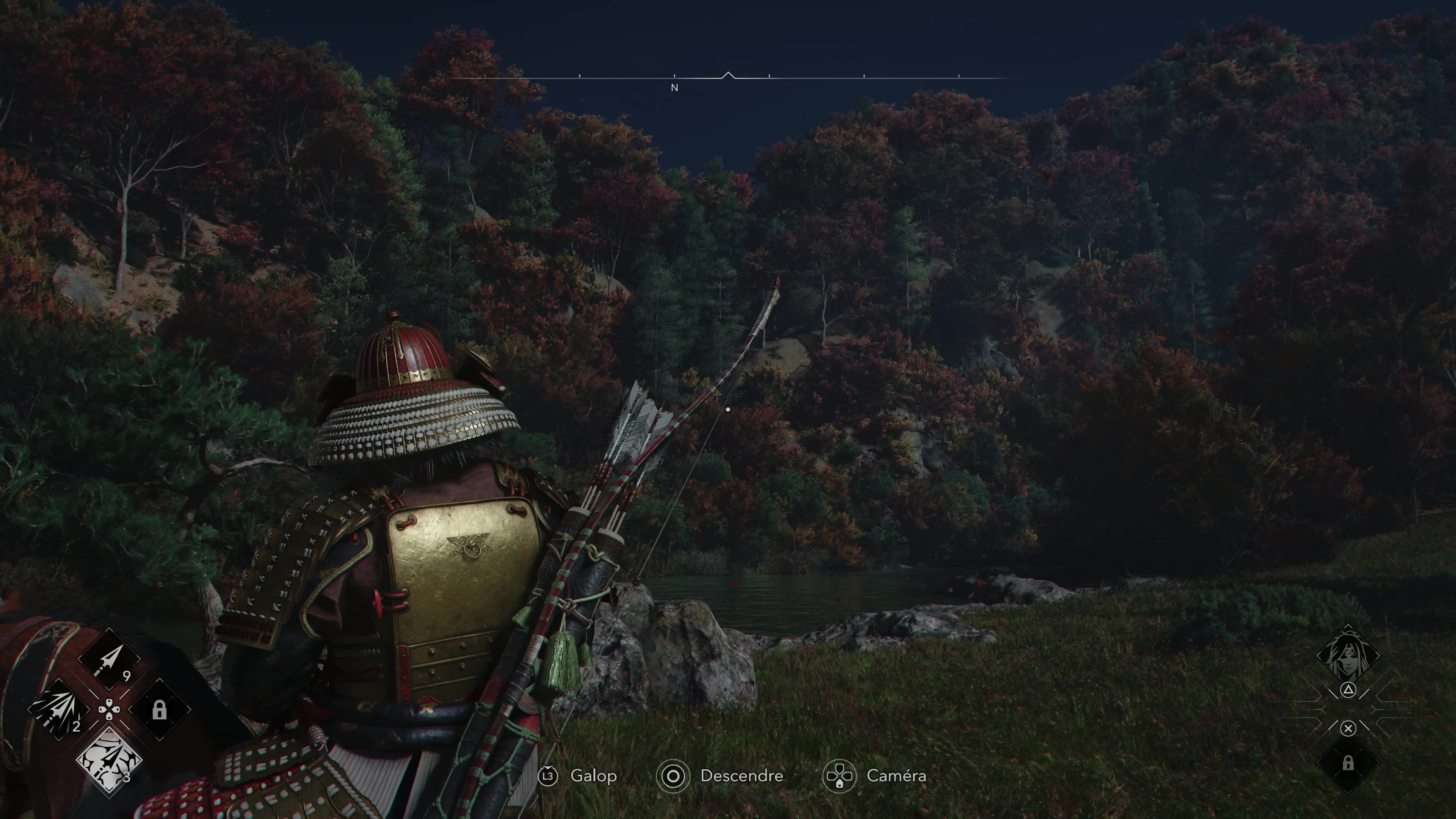Screen dimensions: 1456x819
Task: Call the ally with the woman portrait
Action: point(1348,656)
